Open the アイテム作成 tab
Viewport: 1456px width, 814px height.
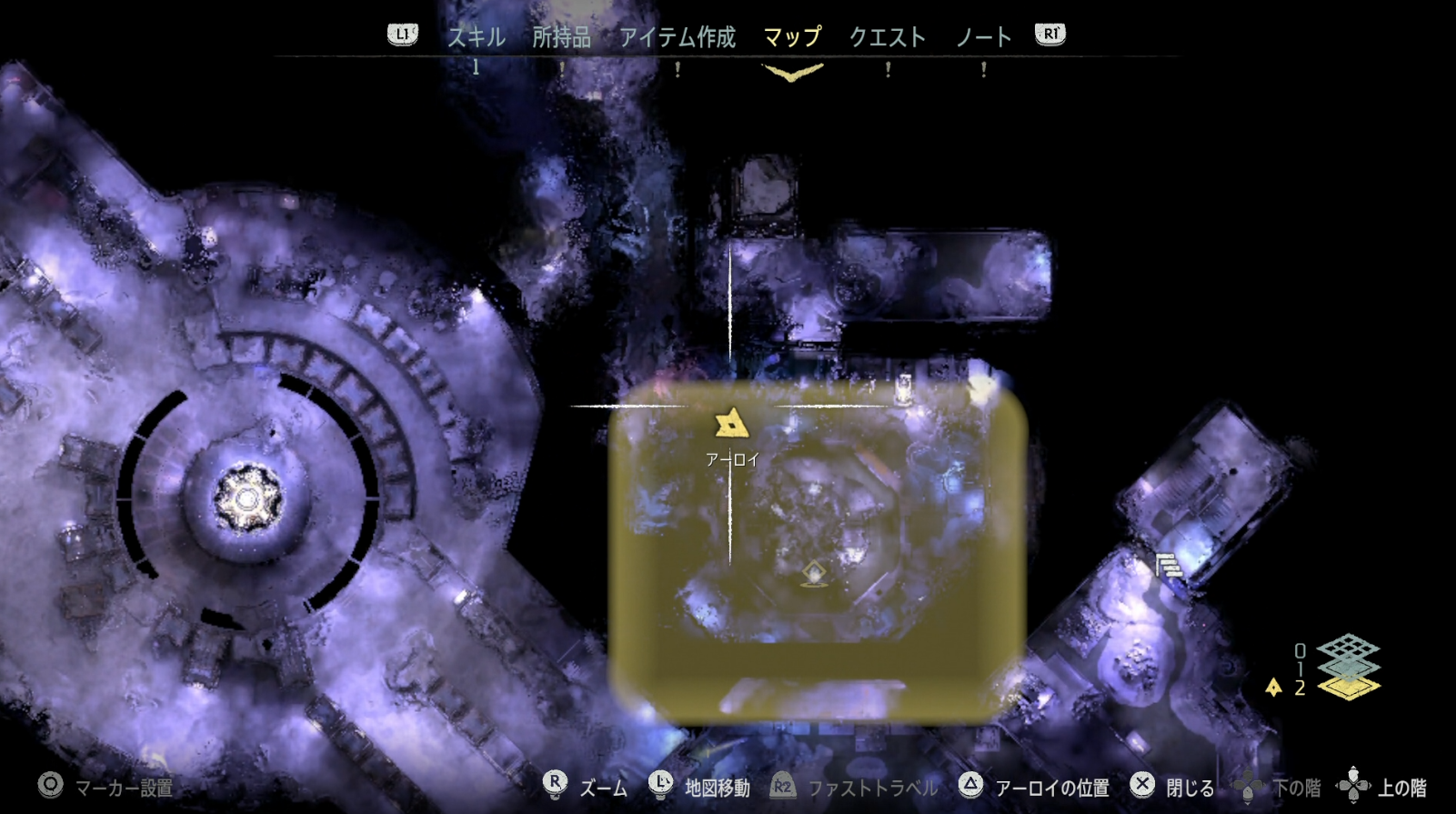tap(678, 37)
